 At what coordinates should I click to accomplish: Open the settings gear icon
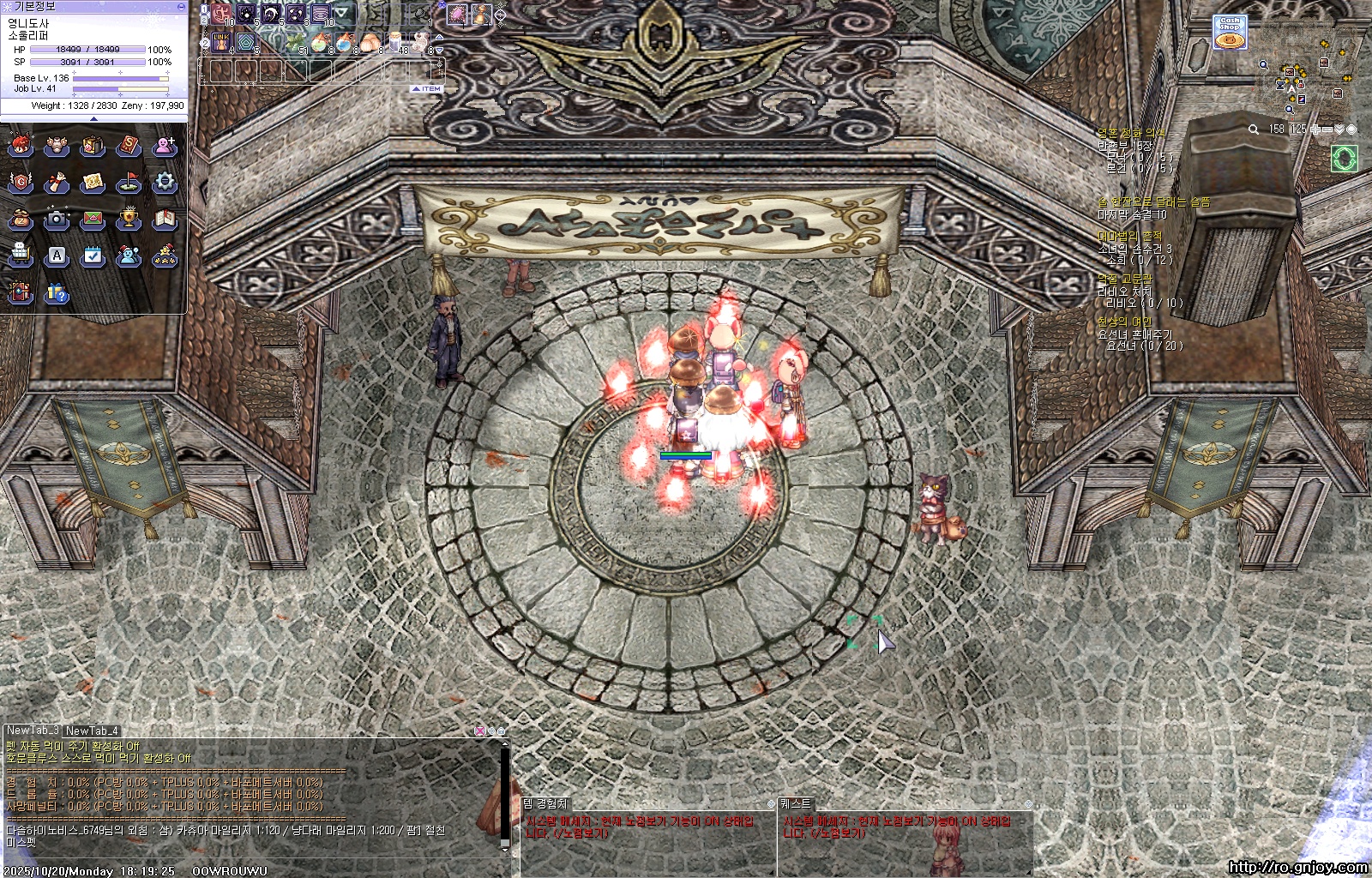click(x=165, y=182)
